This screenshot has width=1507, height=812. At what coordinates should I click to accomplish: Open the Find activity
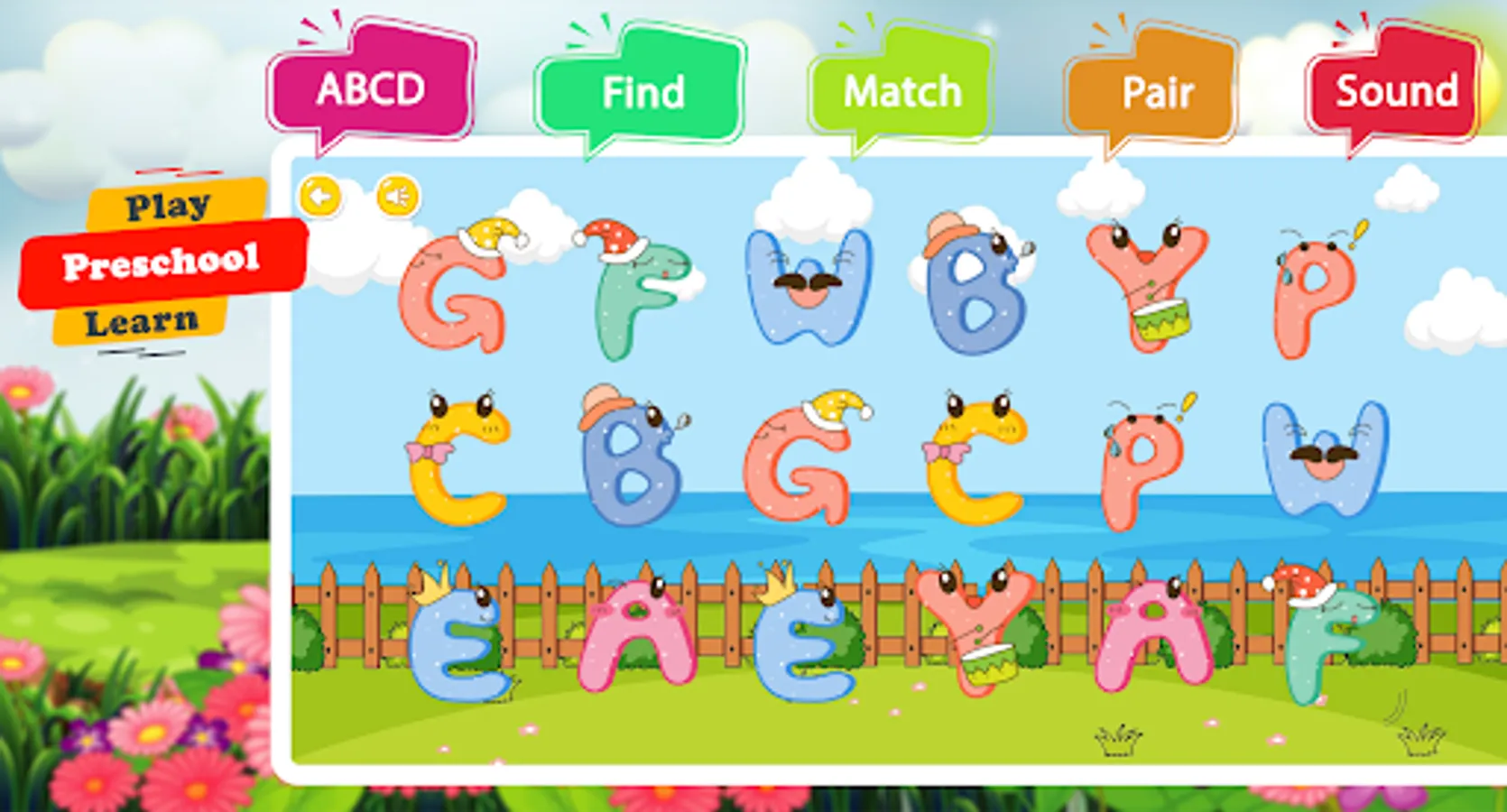pyautogui.click(x=643, y=88)
